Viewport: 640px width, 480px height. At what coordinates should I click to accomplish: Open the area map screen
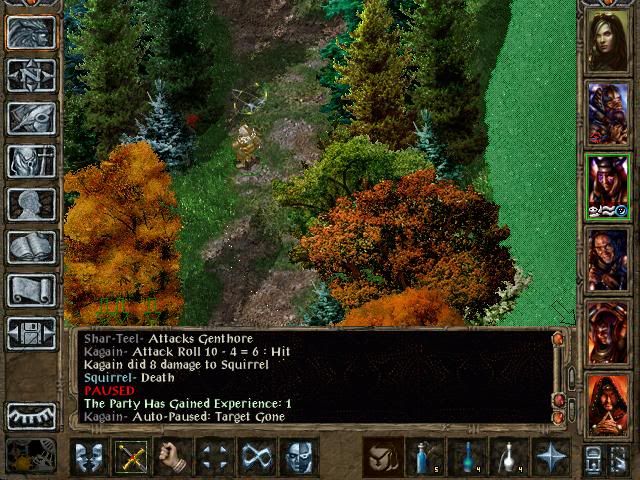[31, 75]
